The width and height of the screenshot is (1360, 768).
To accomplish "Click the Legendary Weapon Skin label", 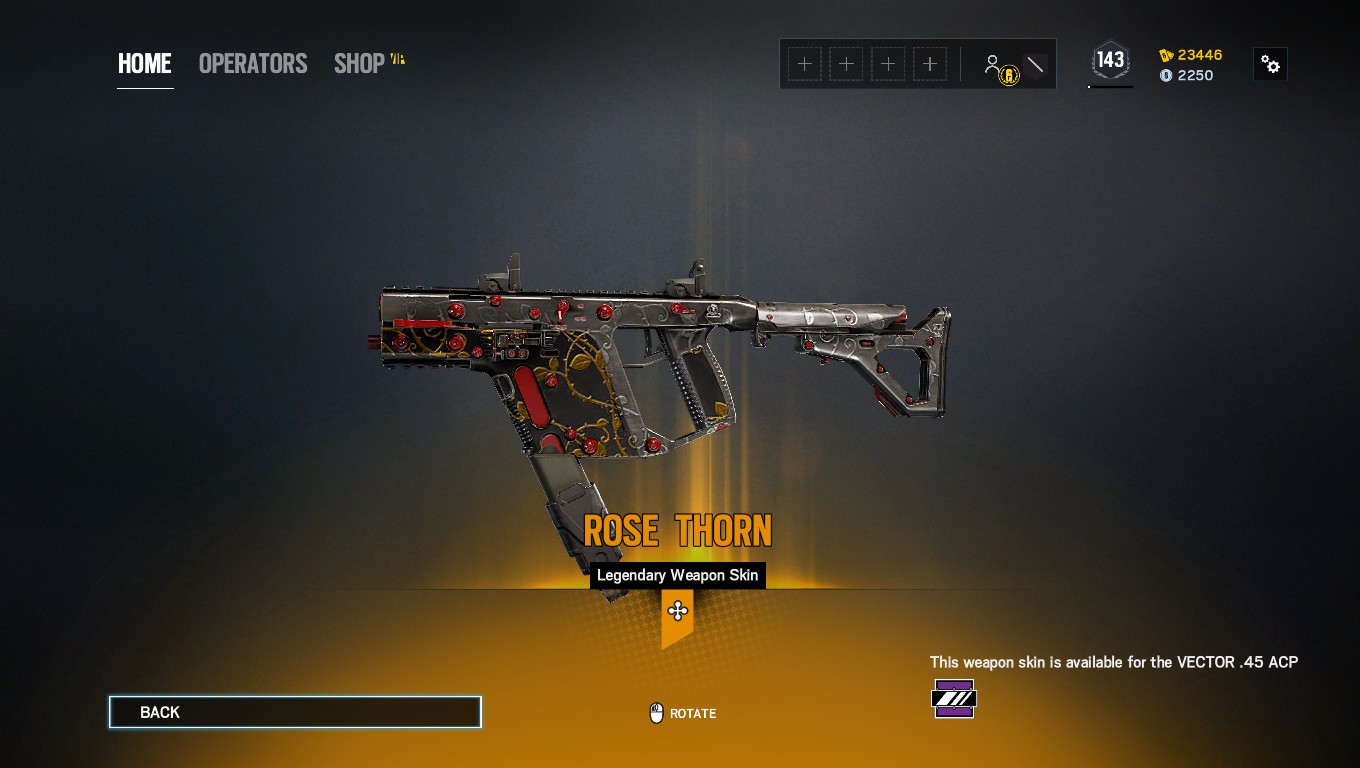I will click(x=677, y=575).
